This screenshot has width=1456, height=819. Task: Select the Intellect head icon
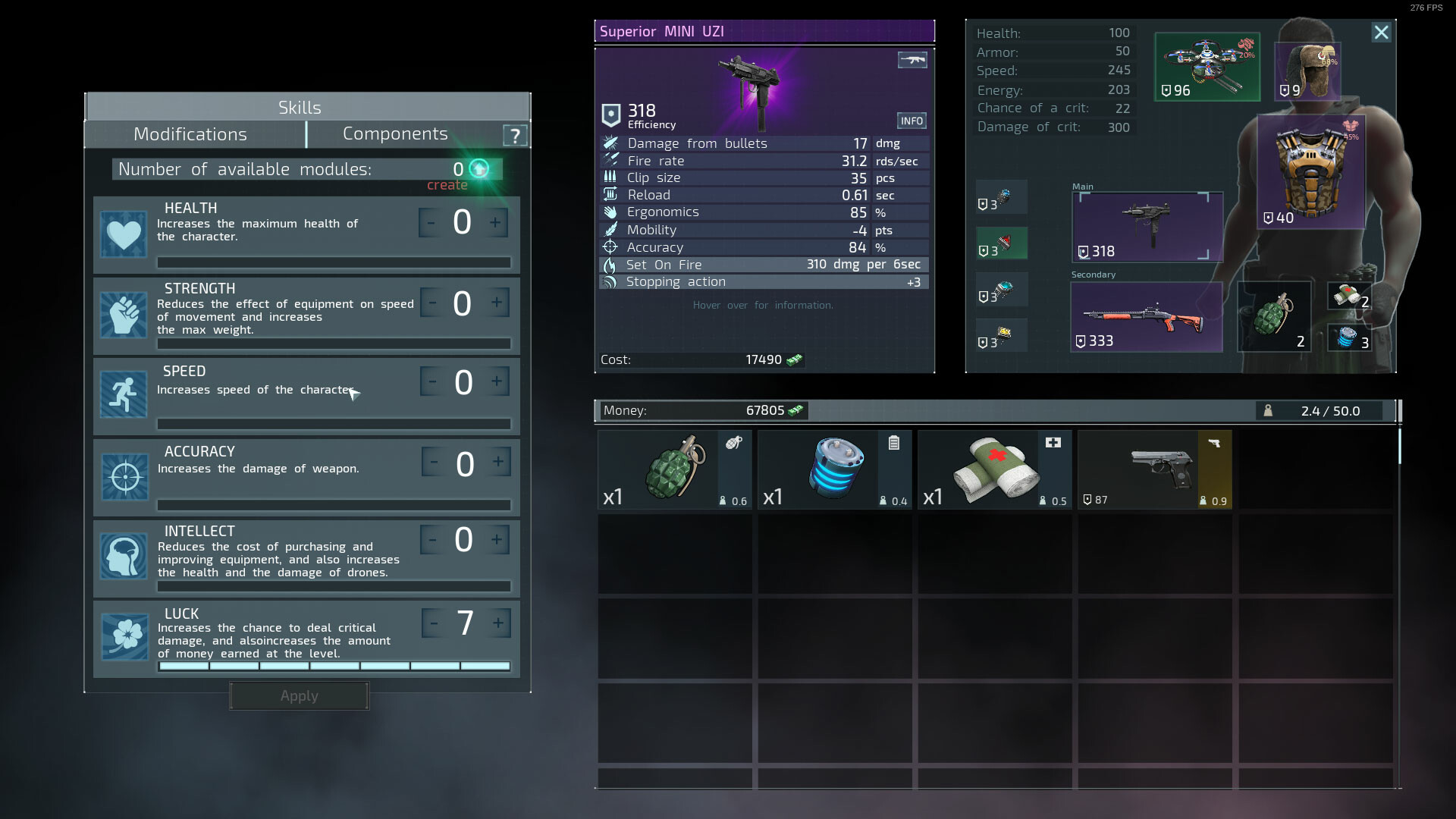point(124,557)
